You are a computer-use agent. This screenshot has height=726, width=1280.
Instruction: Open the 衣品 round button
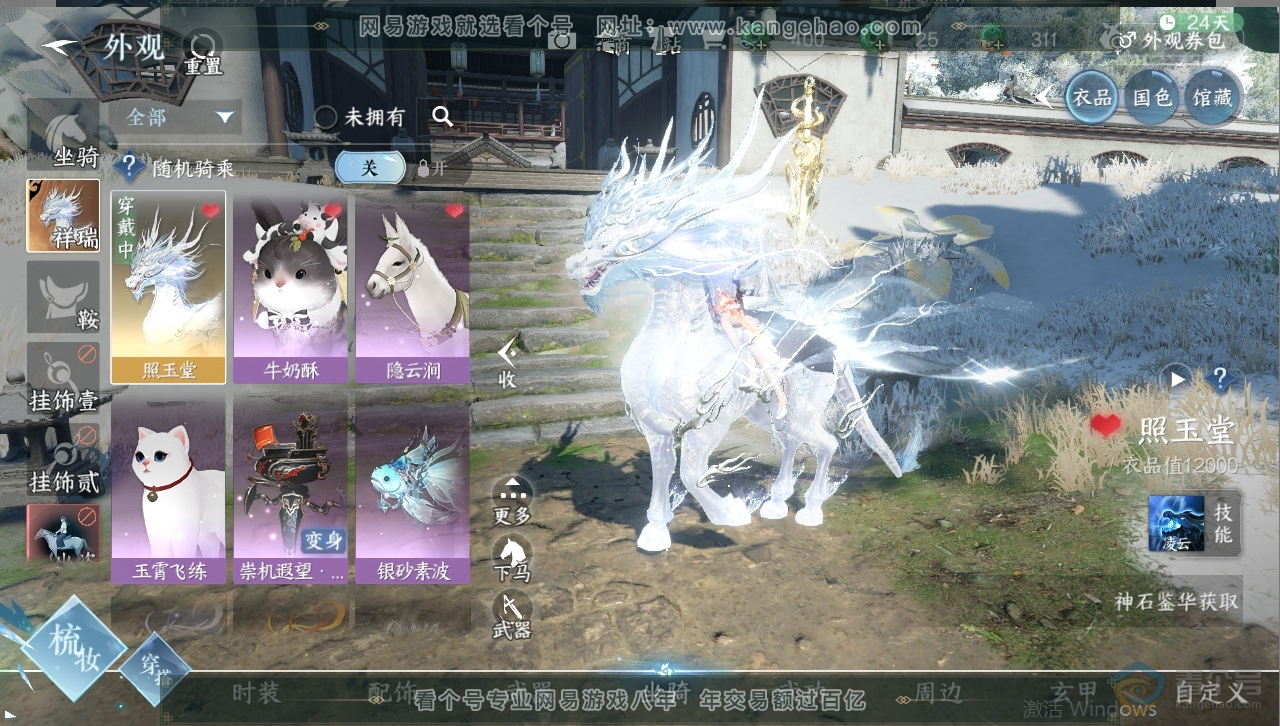(1090, 97)
